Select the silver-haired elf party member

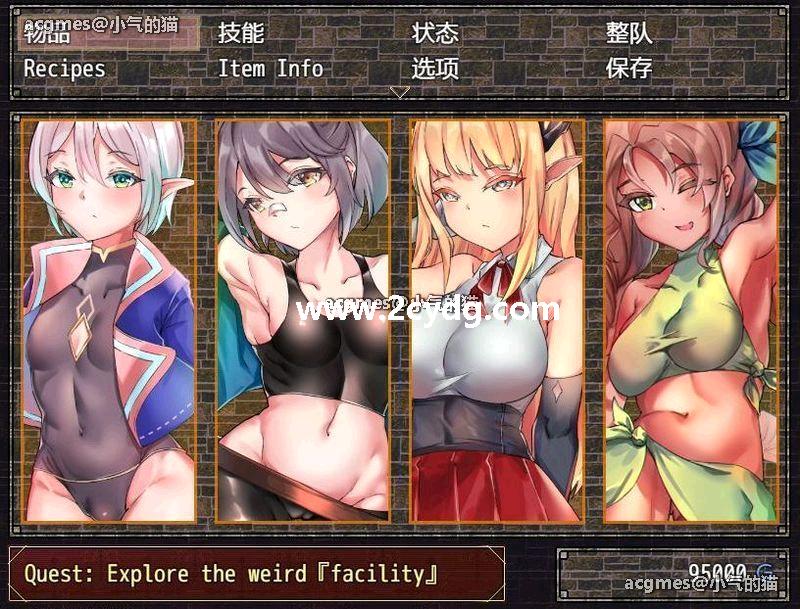pos(108,320)
